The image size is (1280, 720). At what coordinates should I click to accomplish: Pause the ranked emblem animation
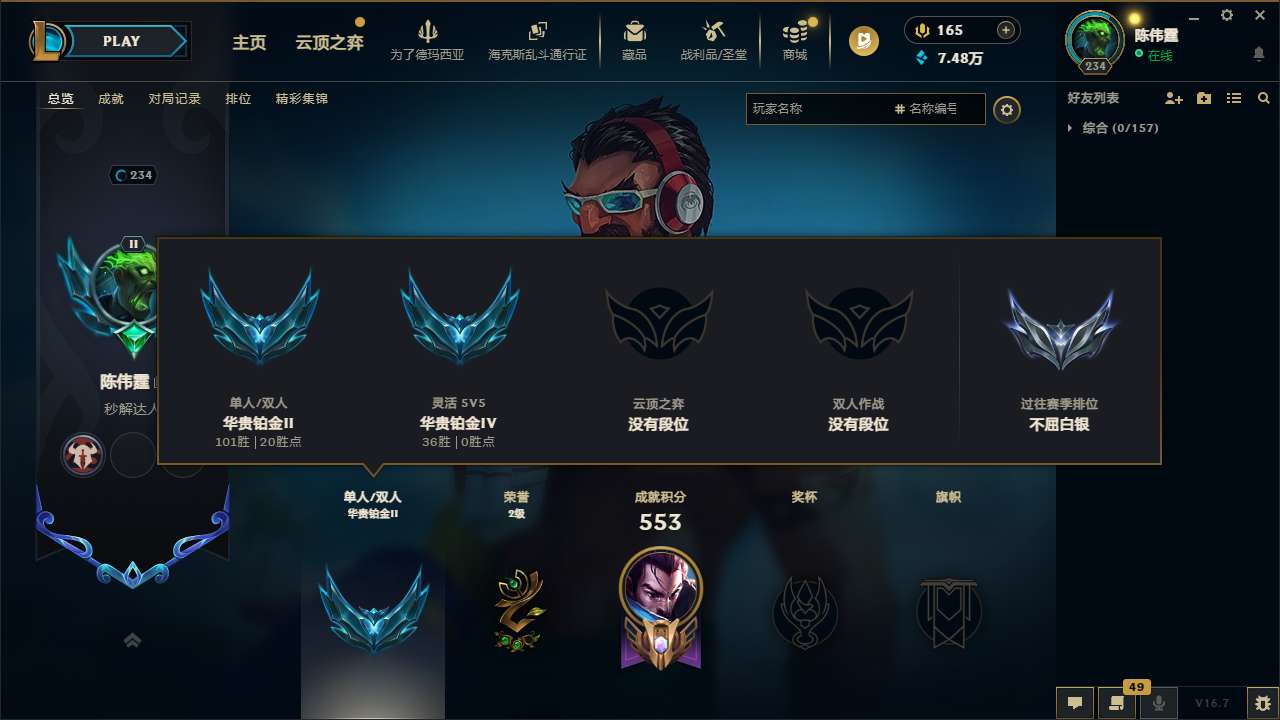coord(132,241)
